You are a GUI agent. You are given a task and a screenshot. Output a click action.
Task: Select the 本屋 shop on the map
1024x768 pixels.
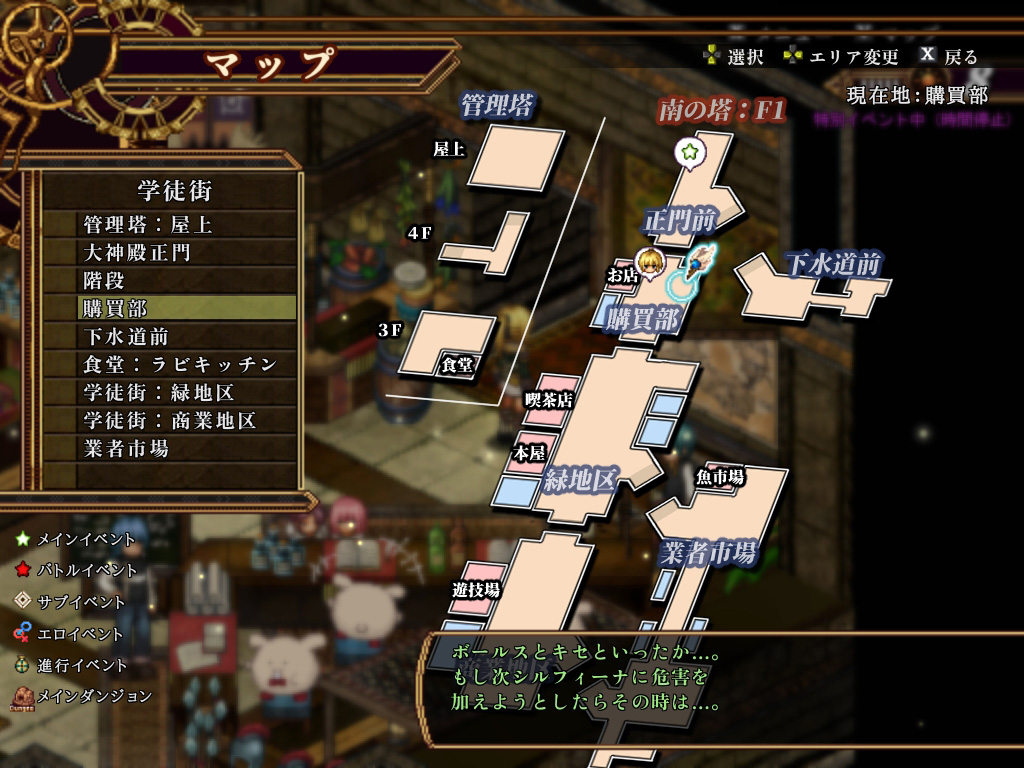coord(529,453)
